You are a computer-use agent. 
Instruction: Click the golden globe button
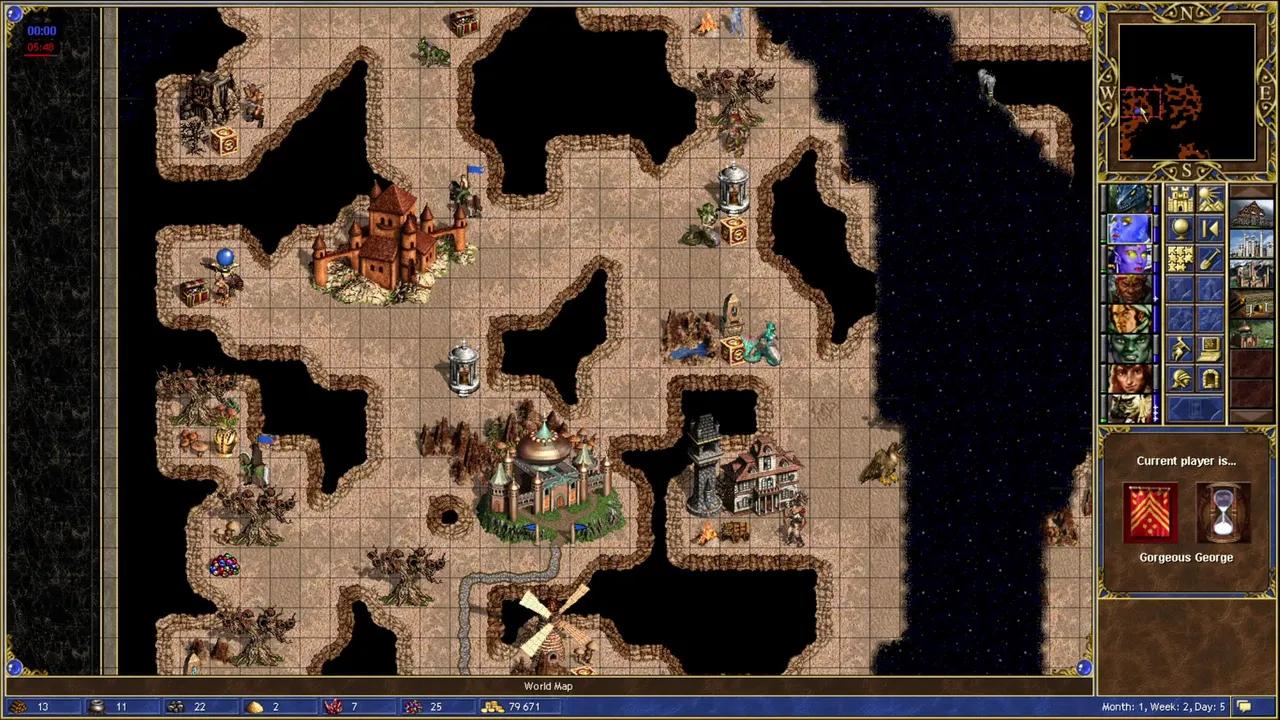pos(1180,229)
